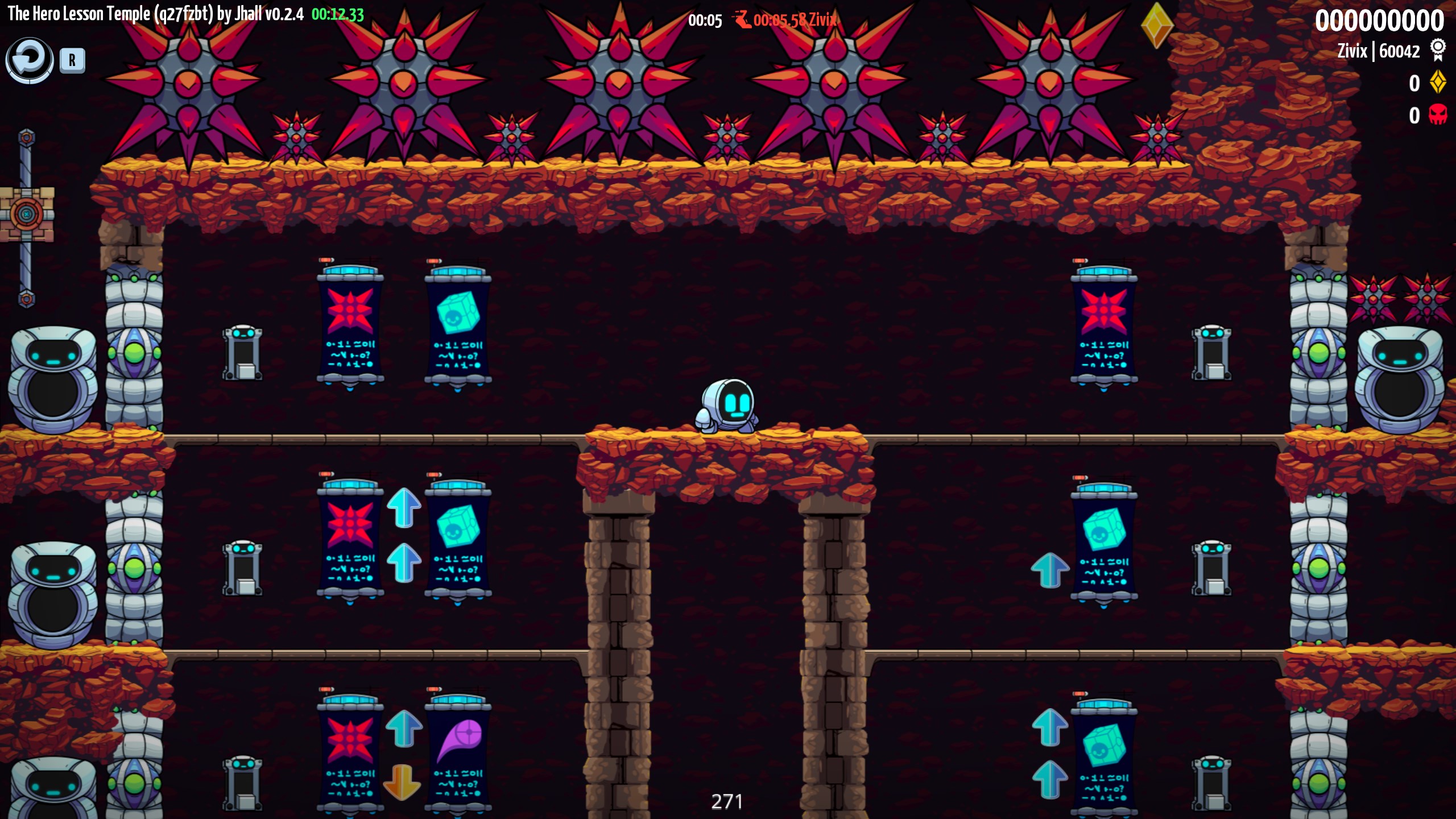Image resolution: width=1456 pixels, height=819 pixels.
Task: Expand the upper blue arrow between the middle signs
Action: coord(404,506)
